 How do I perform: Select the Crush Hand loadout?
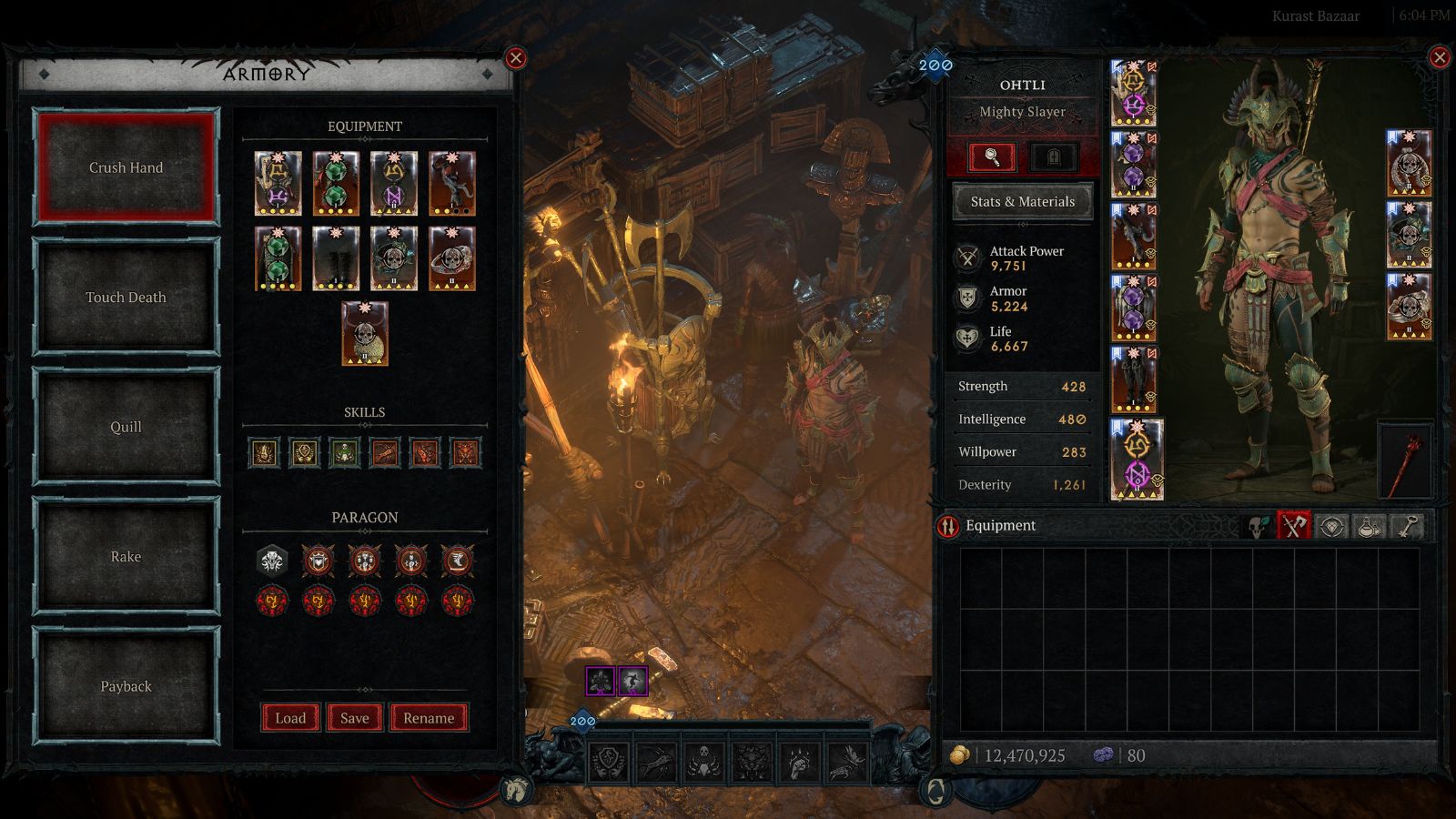point(126,167)
